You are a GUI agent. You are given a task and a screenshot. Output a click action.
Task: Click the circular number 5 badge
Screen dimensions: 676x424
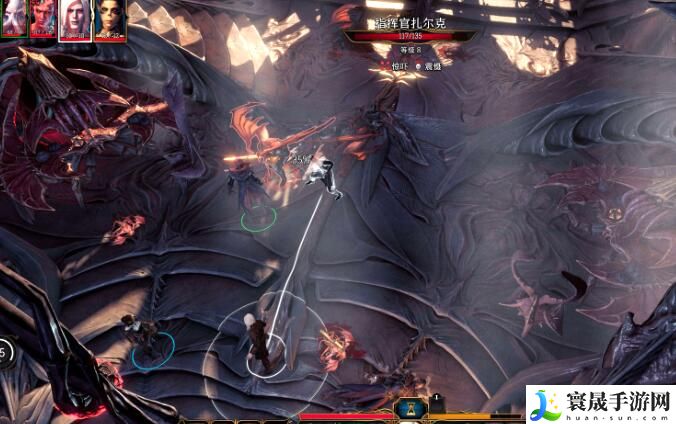(4, 352)
